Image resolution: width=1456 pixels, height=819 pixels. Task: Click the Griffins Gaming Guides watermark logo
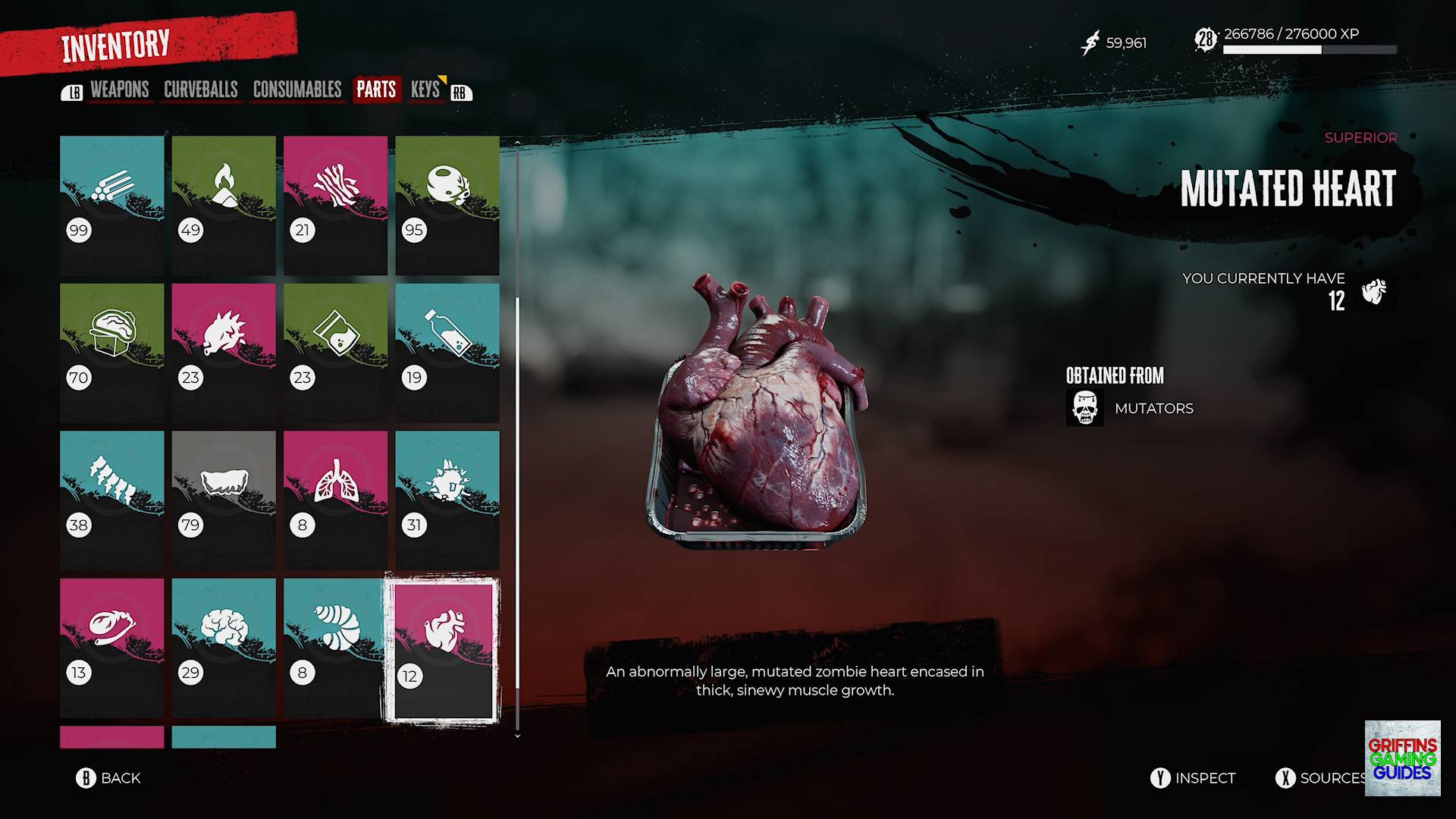[x=1402, y=758]
